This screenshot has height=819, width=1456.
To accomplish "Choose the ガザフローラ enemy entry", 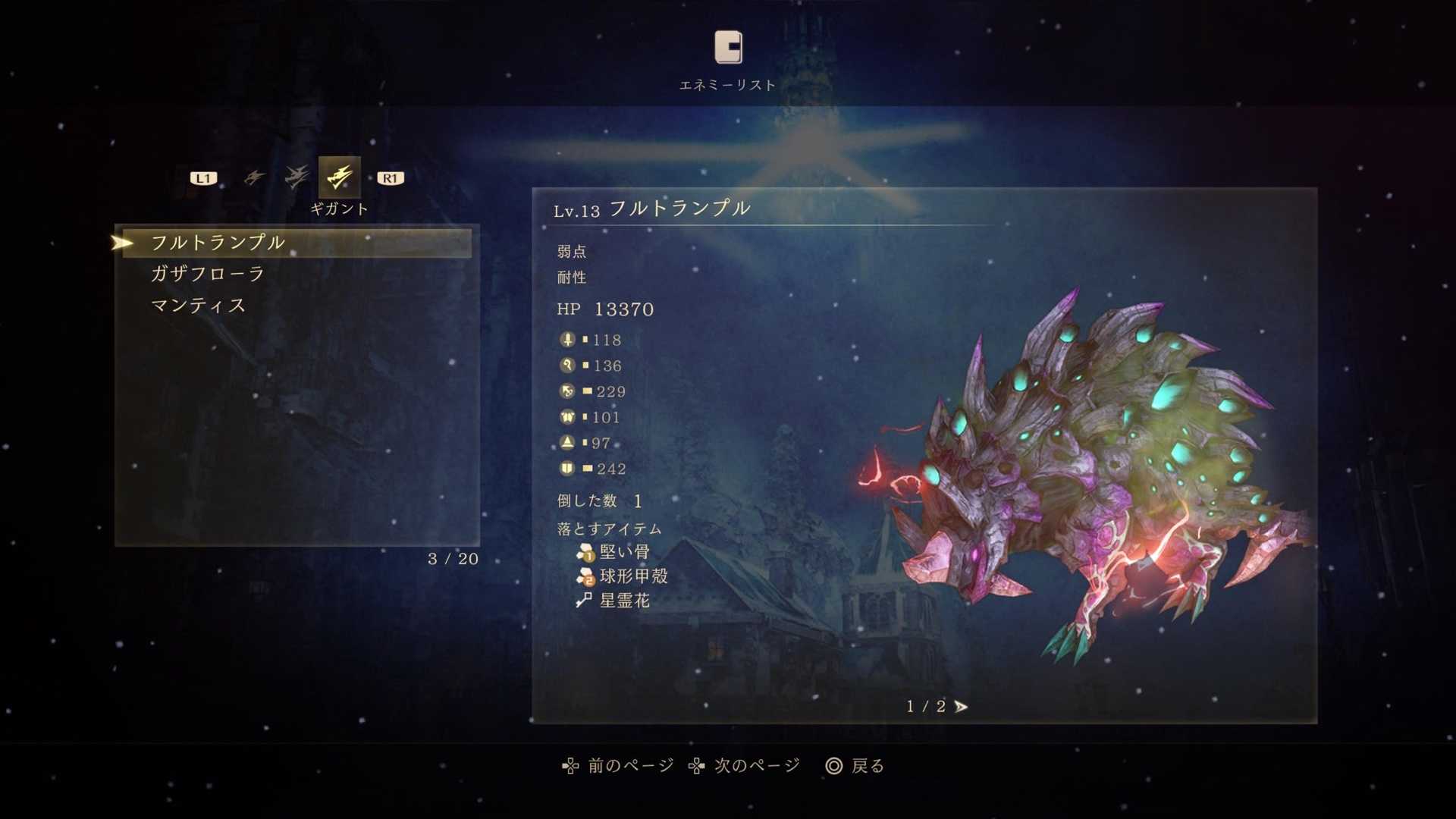I will tap(207, 274).
